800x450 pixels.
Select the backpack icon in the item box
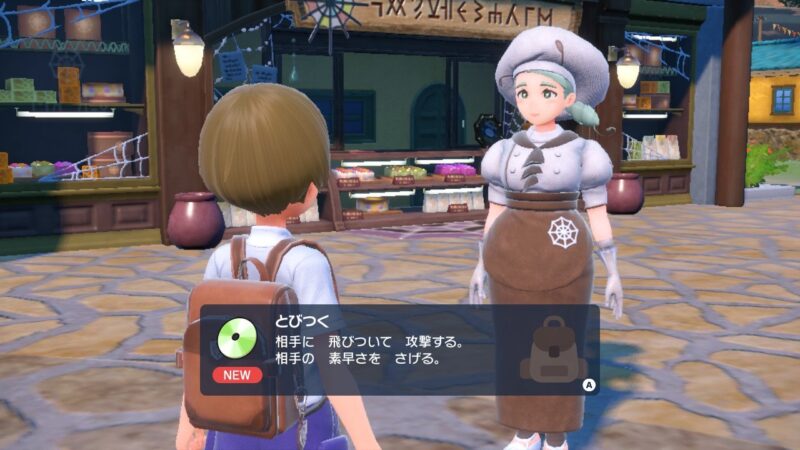(x=553, y=350)
